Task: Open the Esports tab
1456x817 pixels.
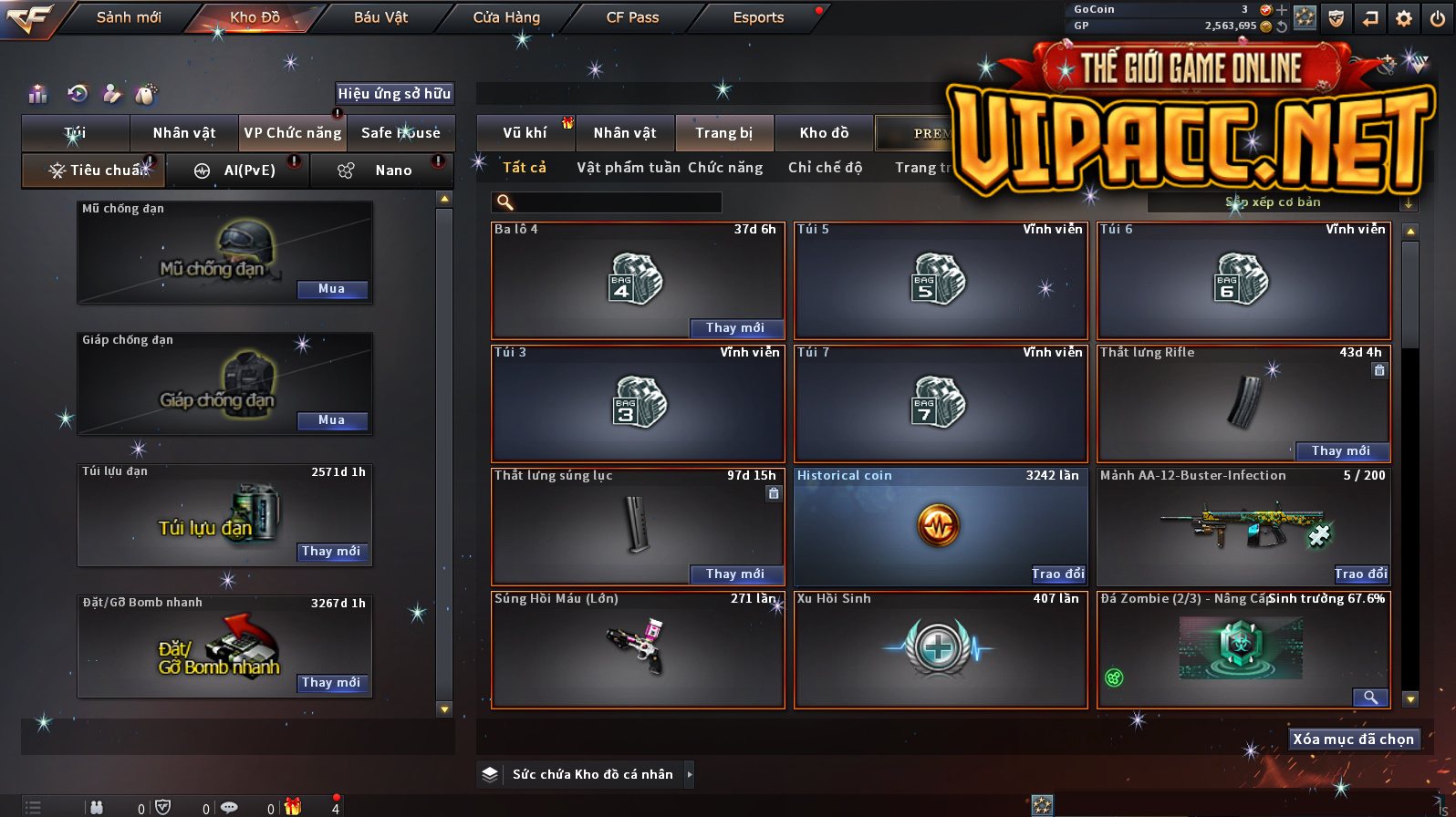Action: [758, 17]
